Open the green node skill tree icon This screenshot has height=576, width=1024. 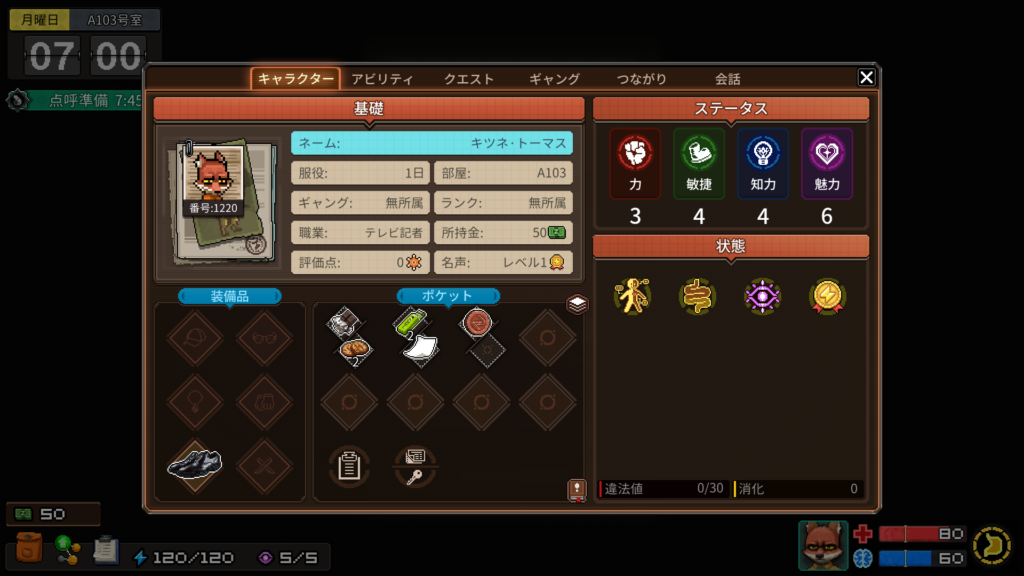pyautogui.click(x=67, y=550)
